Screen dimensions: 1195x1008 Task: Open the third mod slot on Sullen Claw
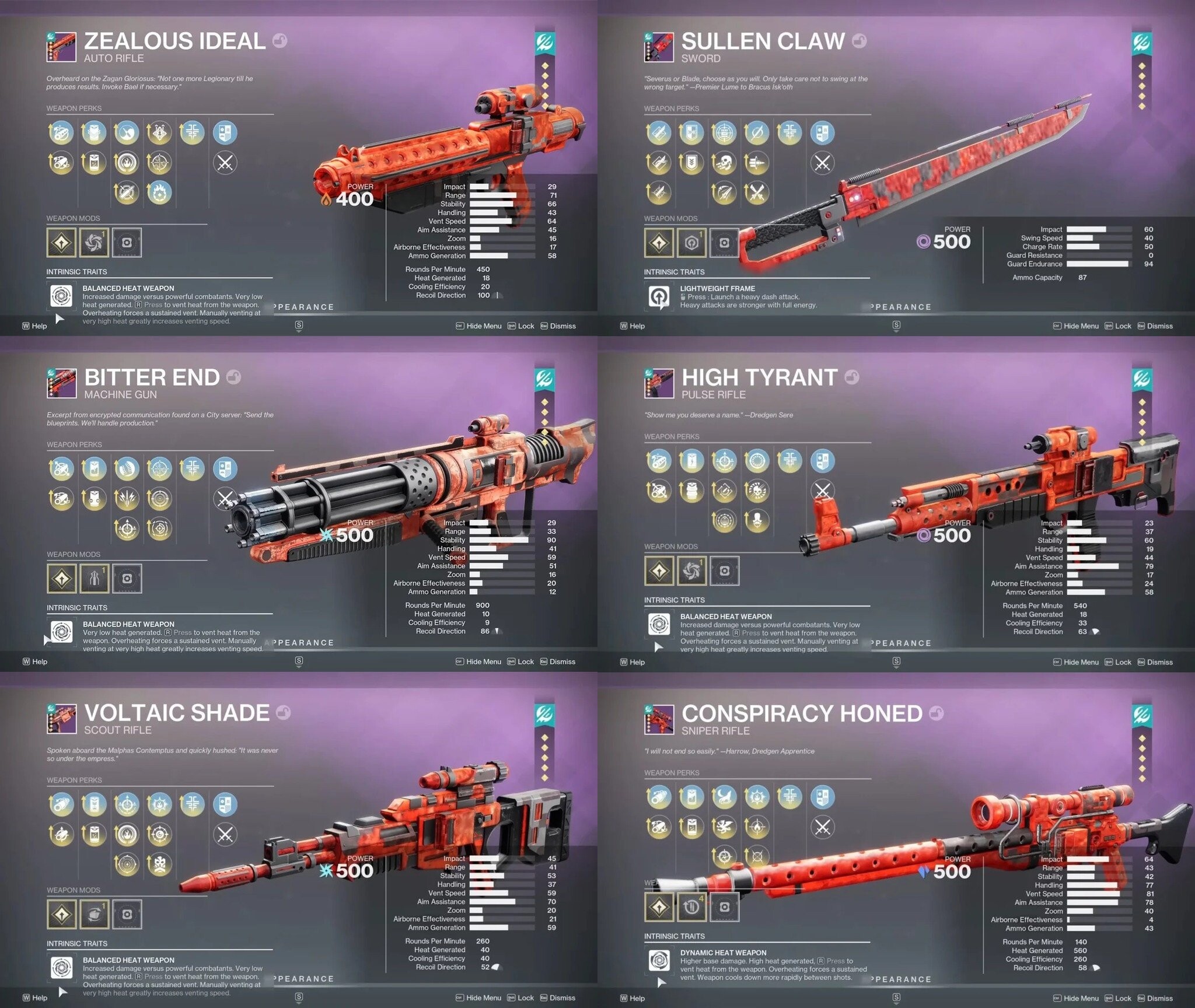click(x=724, y=244)
